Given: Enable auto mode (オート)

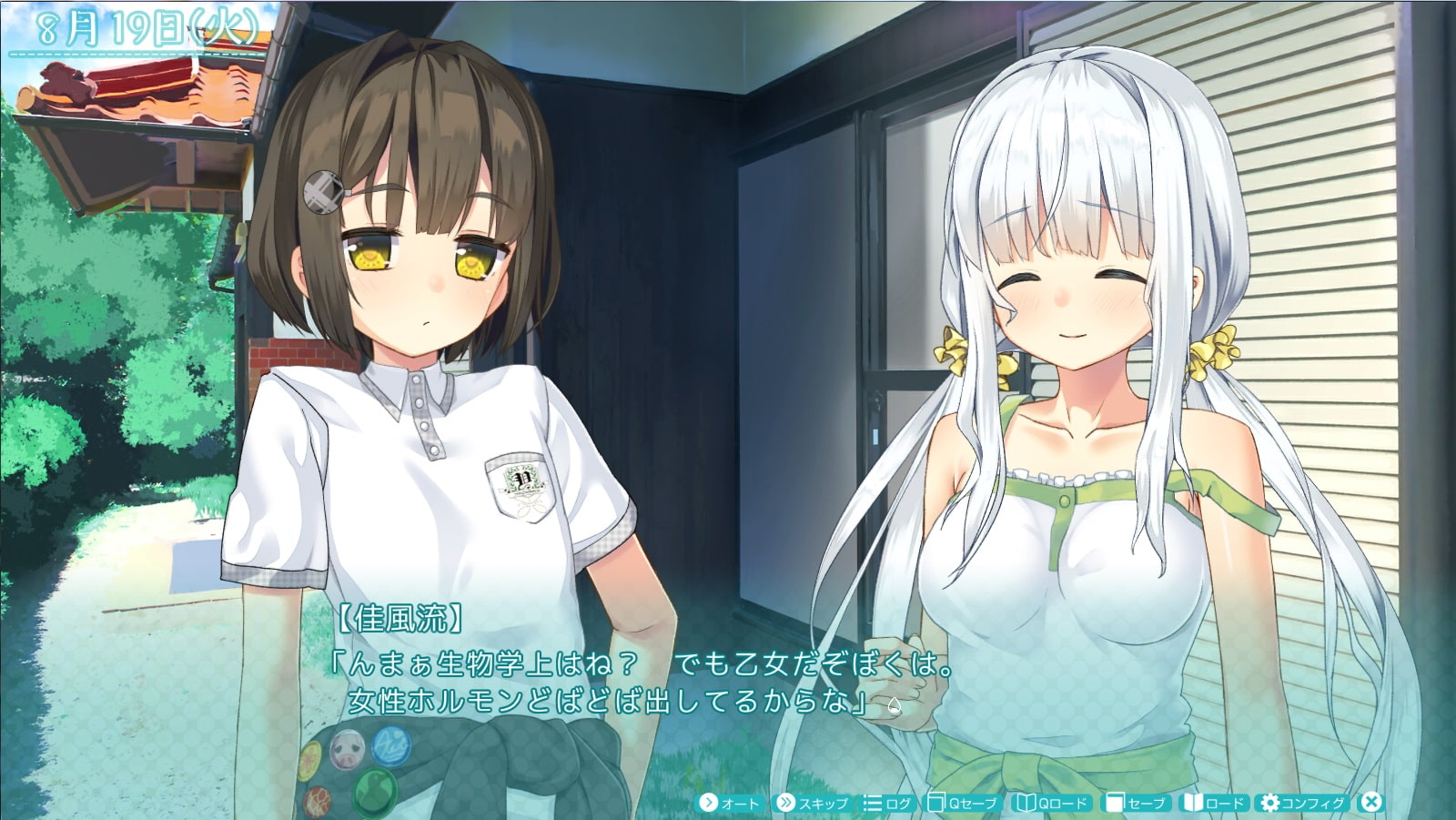Looking at the screenshot, I should pyautogui.click(x=729, y=803).
